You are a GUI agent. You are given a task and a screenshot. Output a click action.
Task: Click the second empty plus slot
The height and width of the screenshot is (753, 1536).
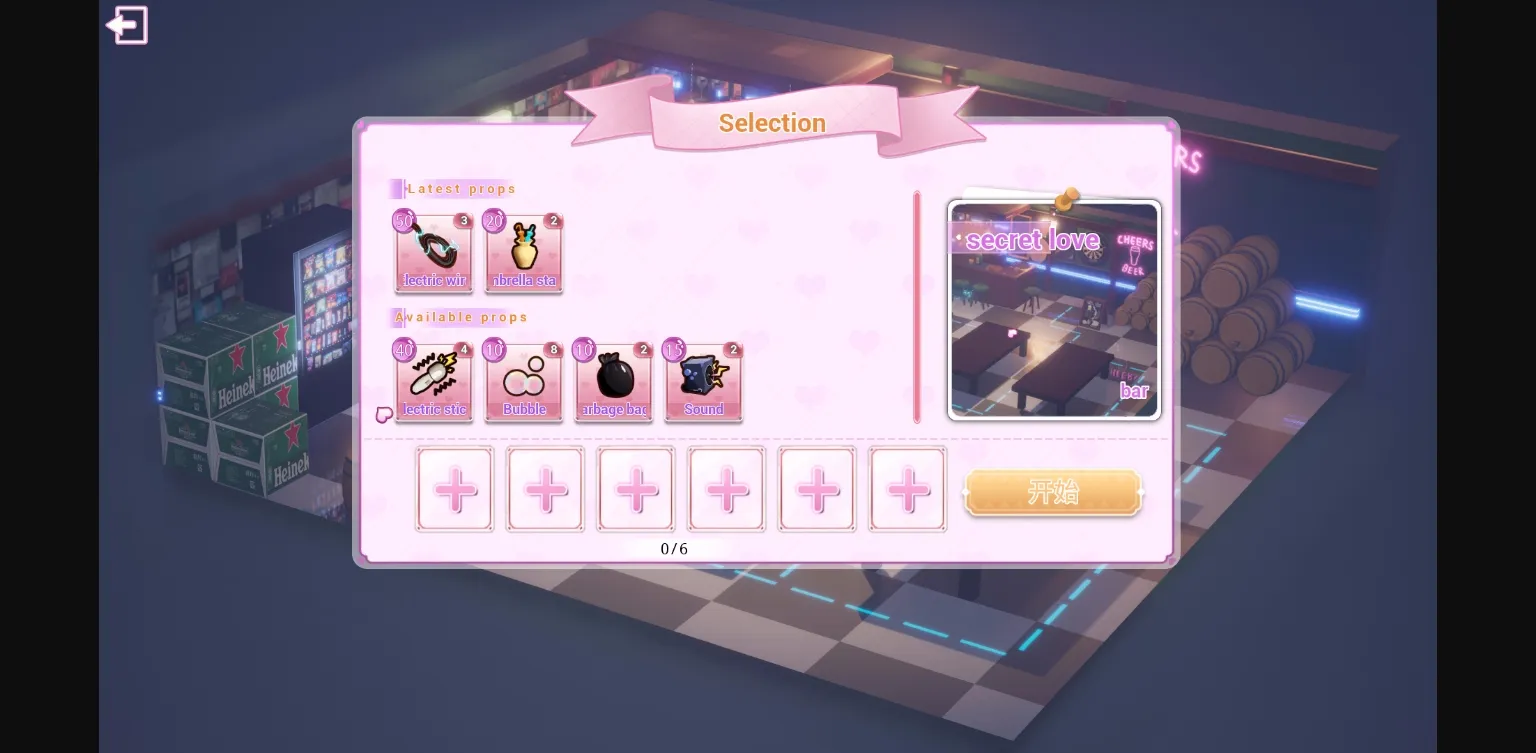[545, 489]
